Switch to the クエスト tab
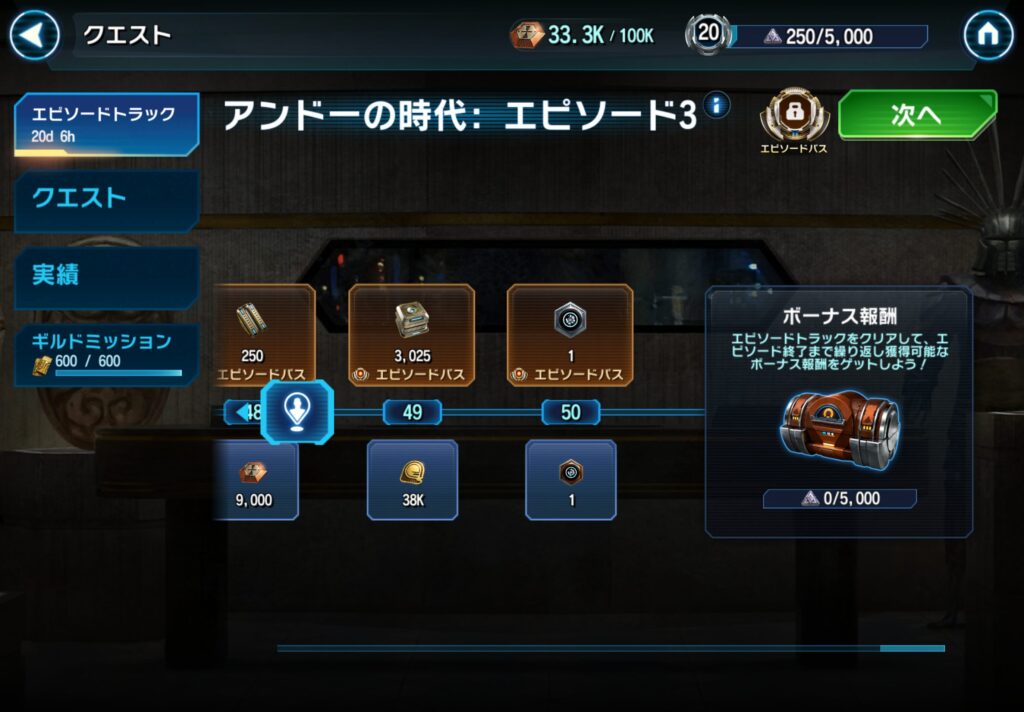 105,199
